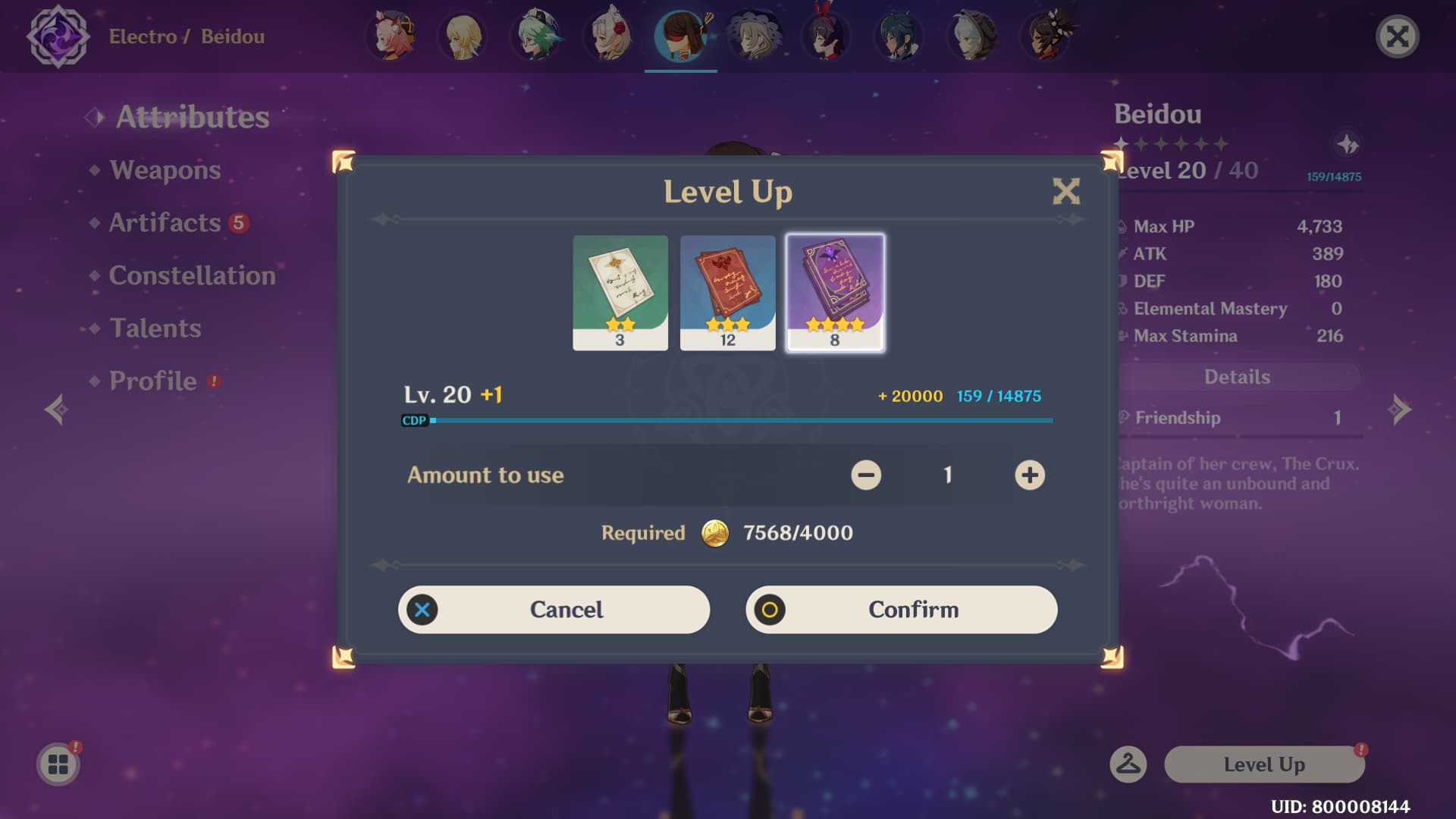Switch to the Weapons section
Screen dimensions: 1456x819
164,170
